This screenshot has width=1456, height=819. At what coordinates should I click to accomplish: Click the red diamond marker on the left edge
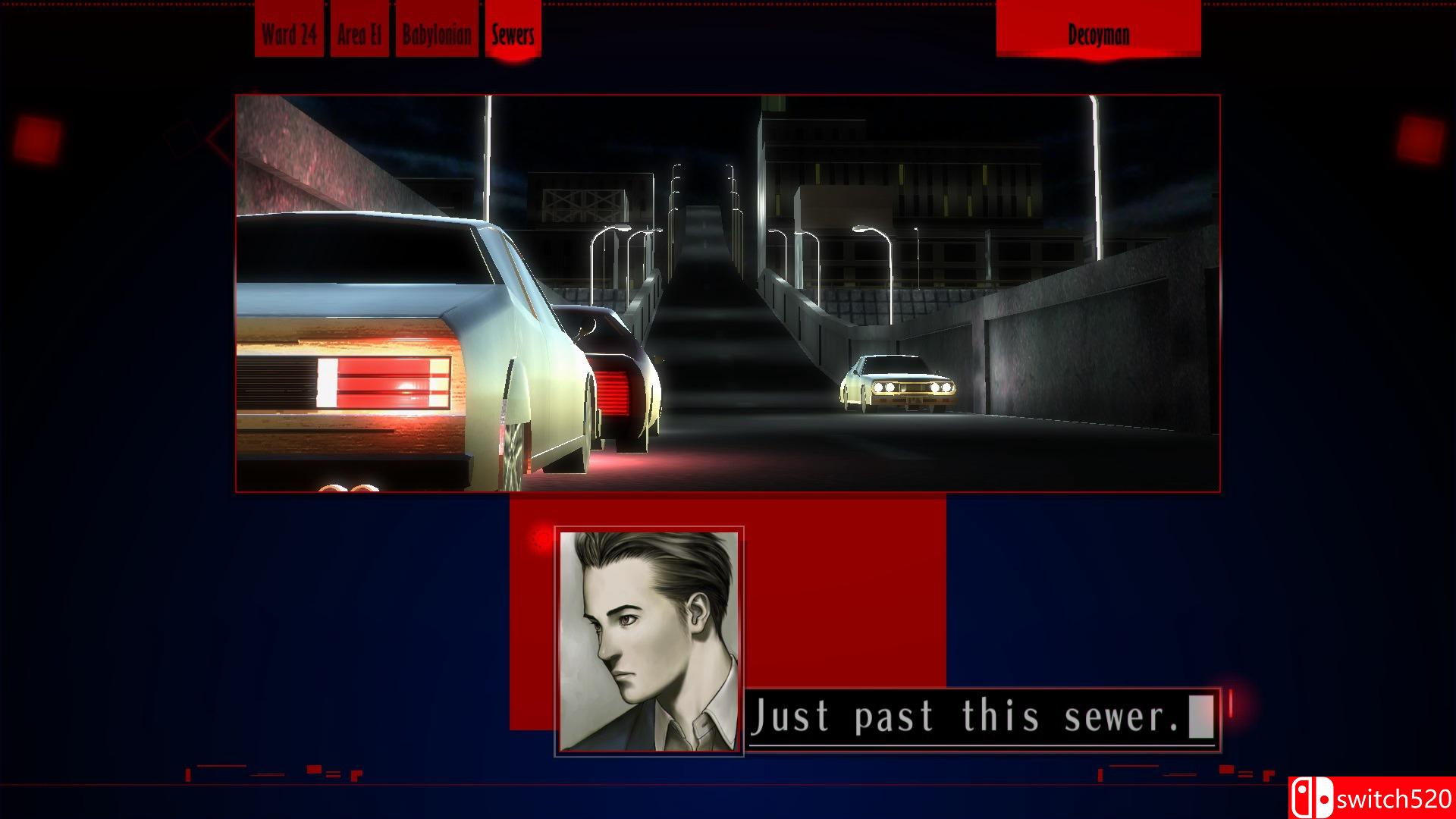pos(191,136)
